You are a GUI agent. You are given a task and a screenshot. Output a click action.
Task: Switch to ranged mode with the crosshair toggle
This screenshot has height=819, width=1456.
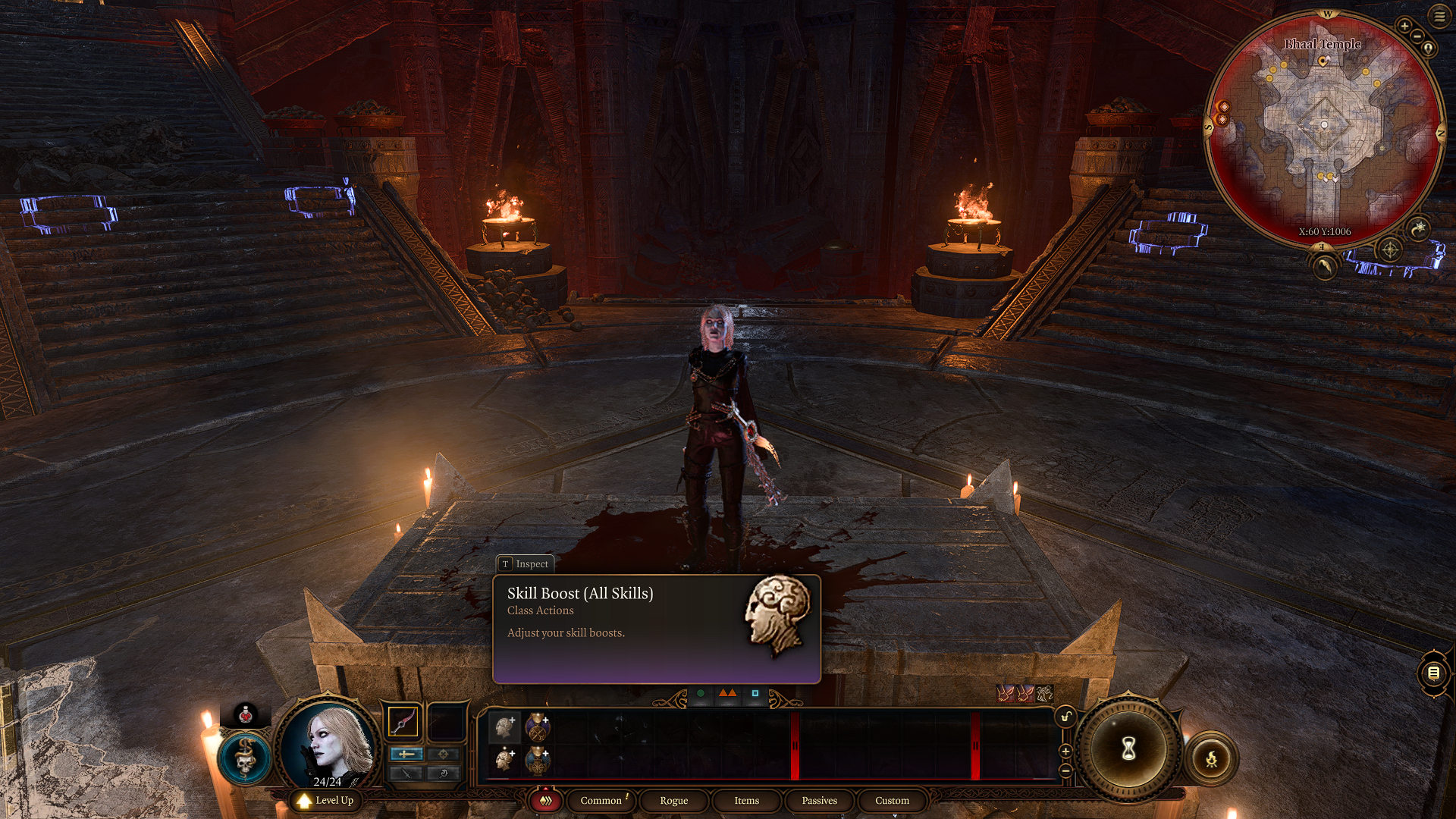point(444,754)
